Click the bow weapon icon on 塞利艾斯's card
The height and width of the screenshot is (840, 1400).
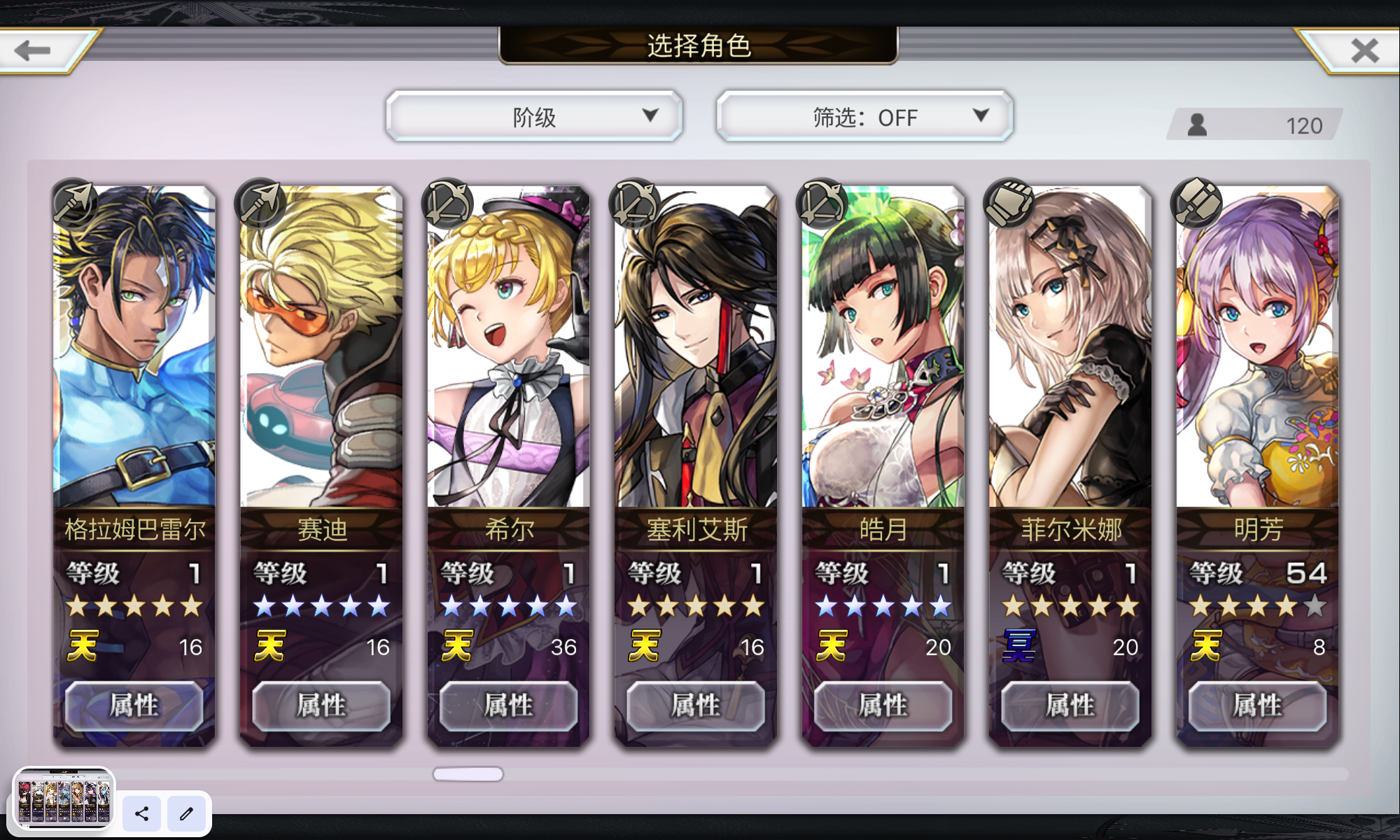pyautogui.click(x=634, y=202)
